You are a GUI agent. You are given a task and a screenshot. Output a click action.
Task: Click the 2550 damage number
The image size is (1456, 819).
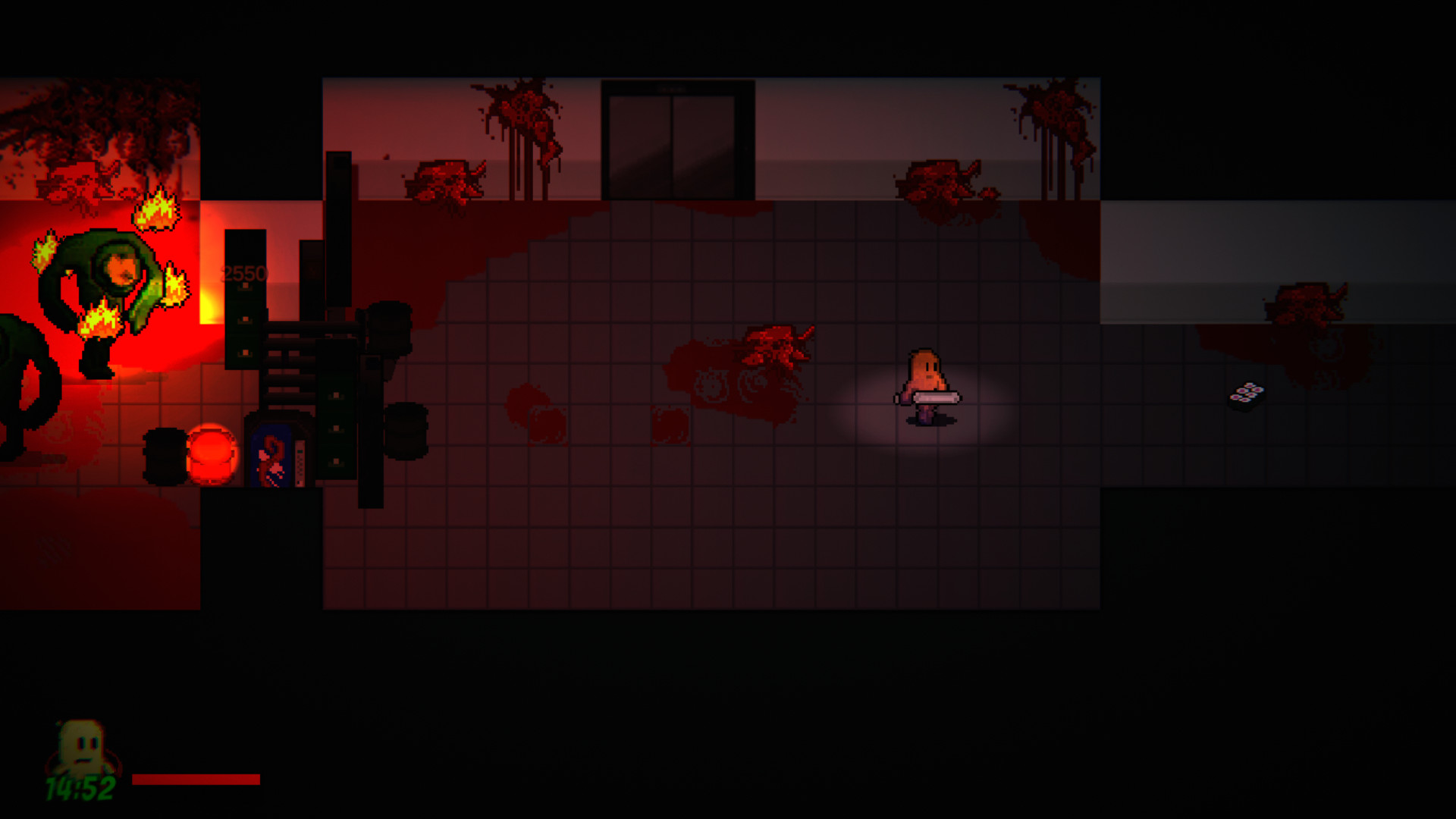[x=243, y=271]
